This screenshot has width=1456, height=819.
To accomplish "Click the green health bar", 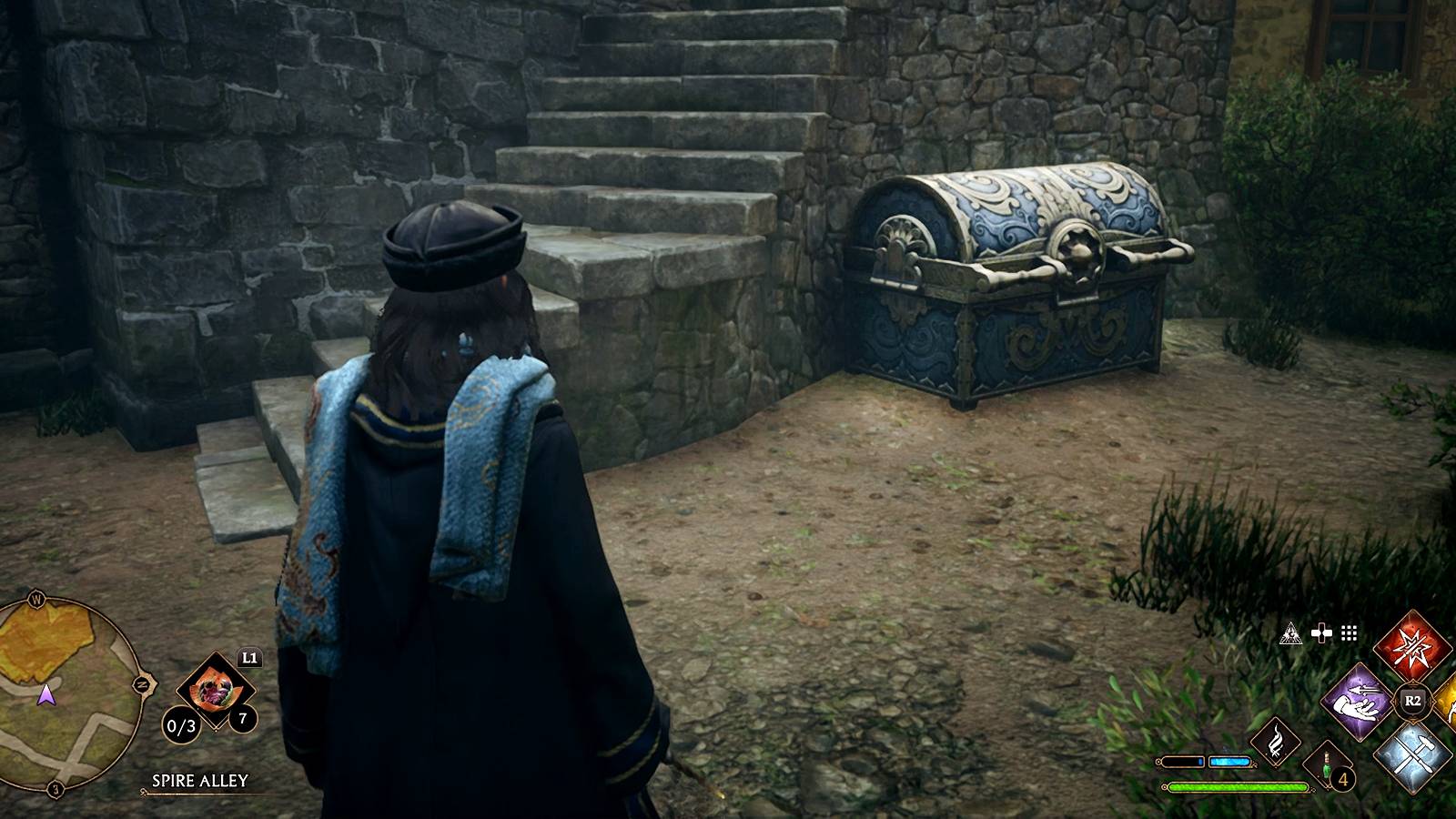I will (x=1238, y=786).
